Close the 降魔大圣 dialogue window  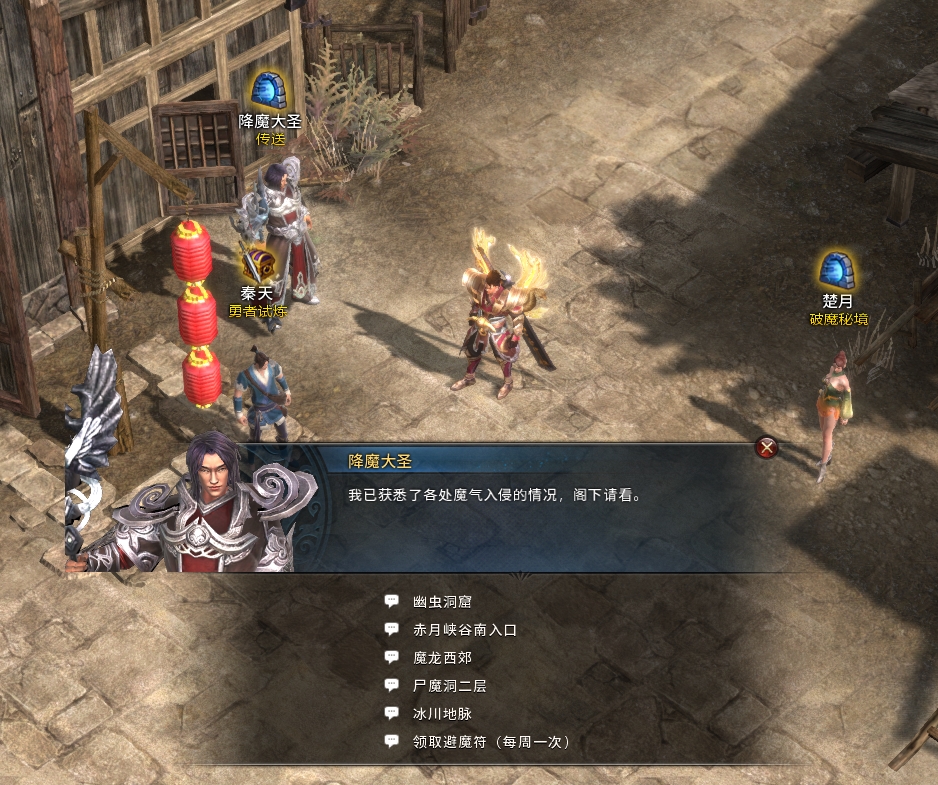pyautogui.click(x=767, y=448)
